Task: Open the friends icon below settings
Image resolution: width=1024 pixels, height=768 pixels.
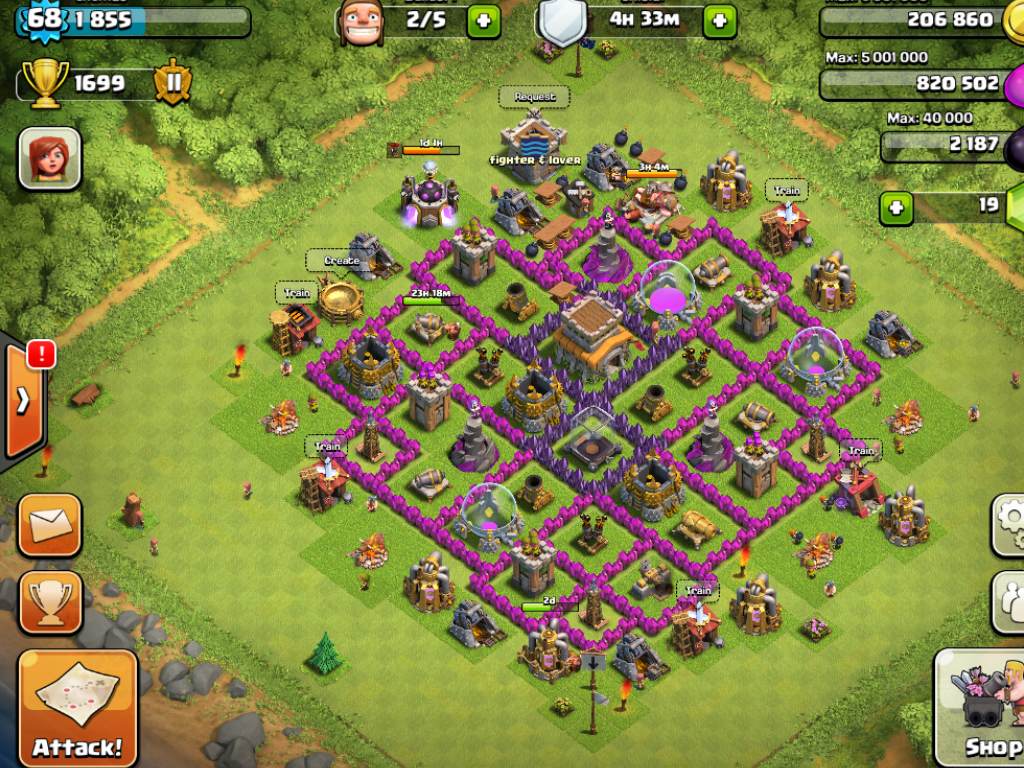Action: [x=1010, y=601]
